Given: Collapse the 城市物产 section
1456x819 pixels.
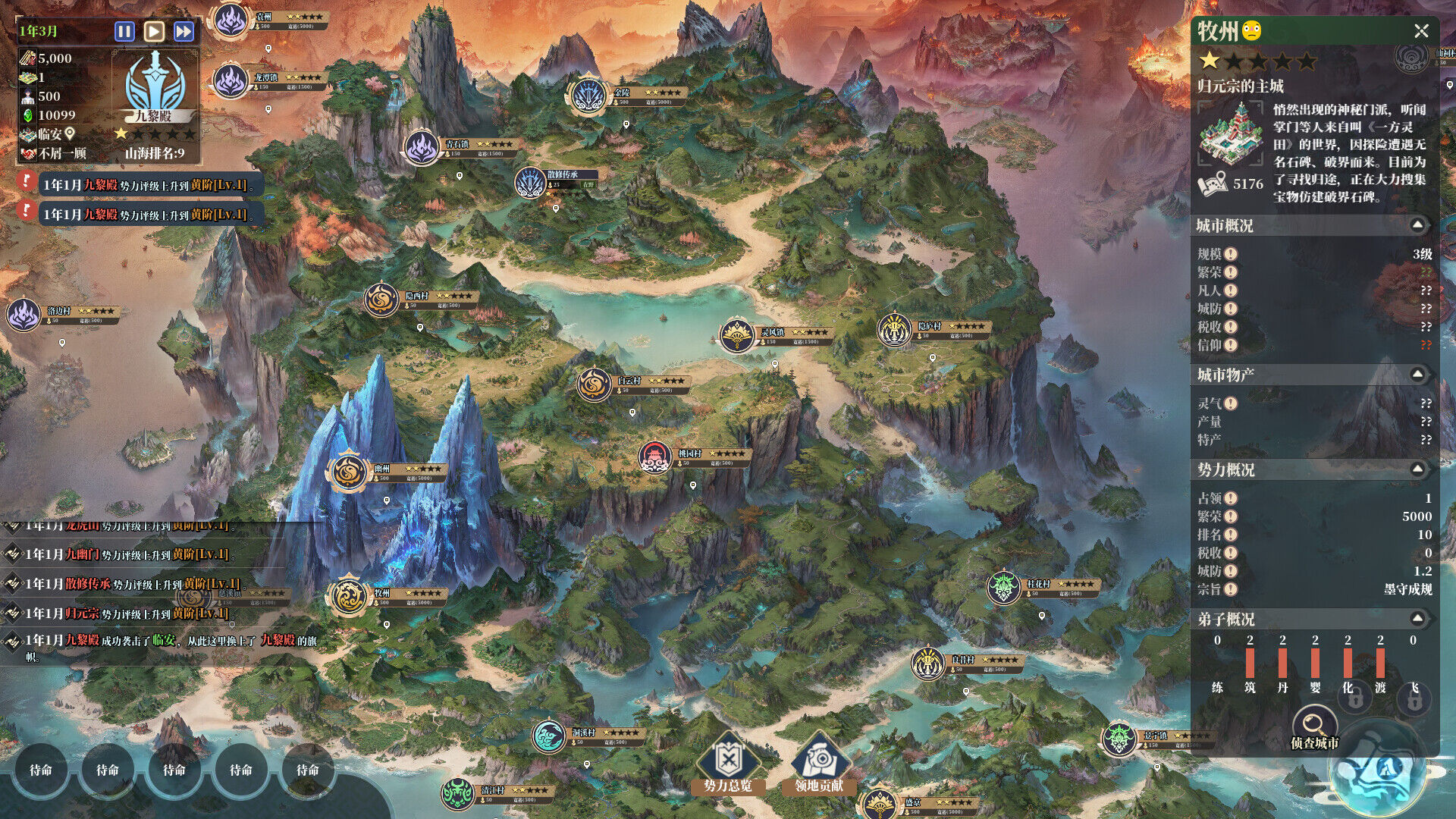Looking at the screenshot, I should coord(1417,375).
